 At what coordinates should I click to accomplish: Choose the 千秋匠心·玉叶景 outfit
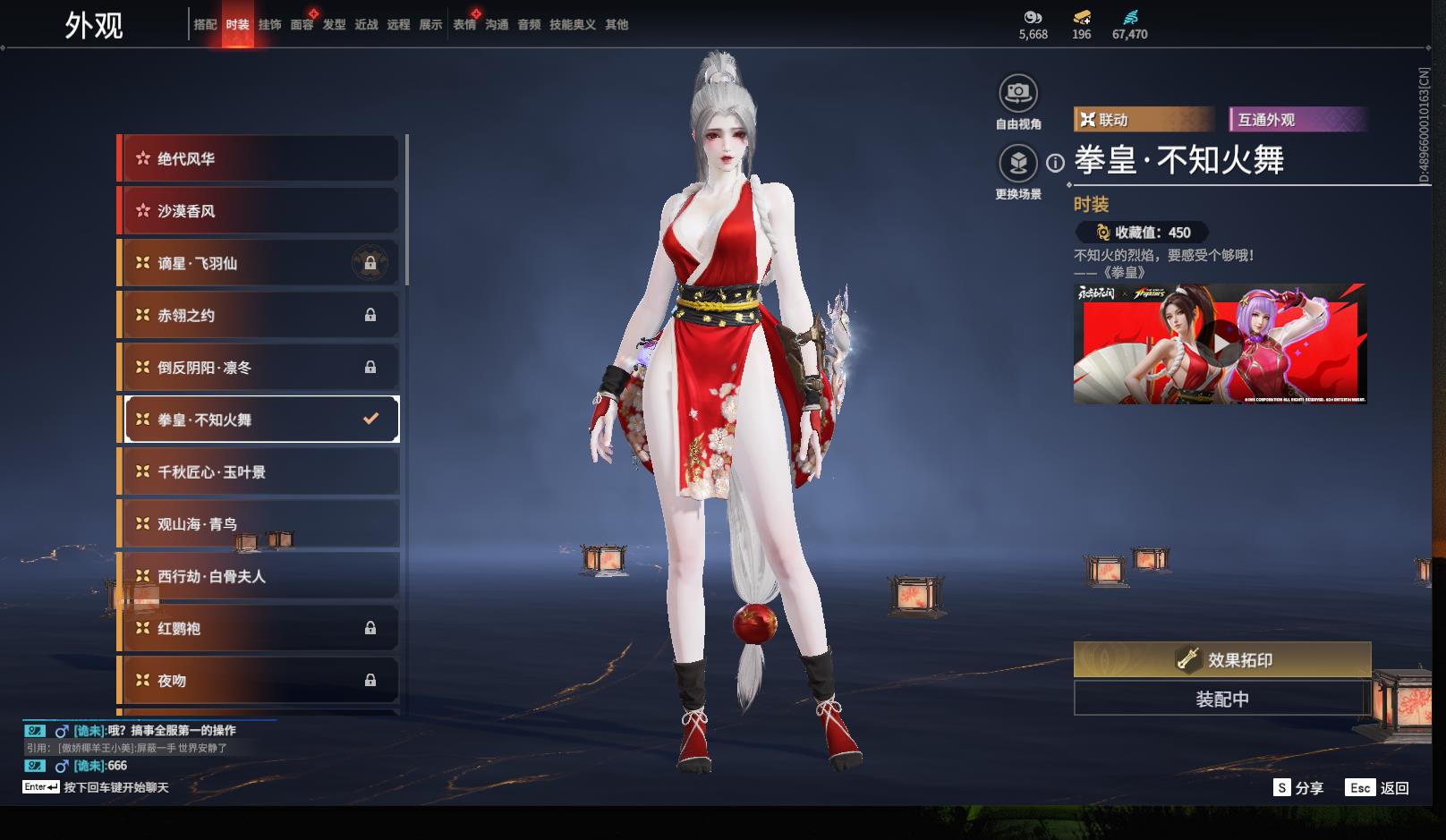[x=259, y=472]
